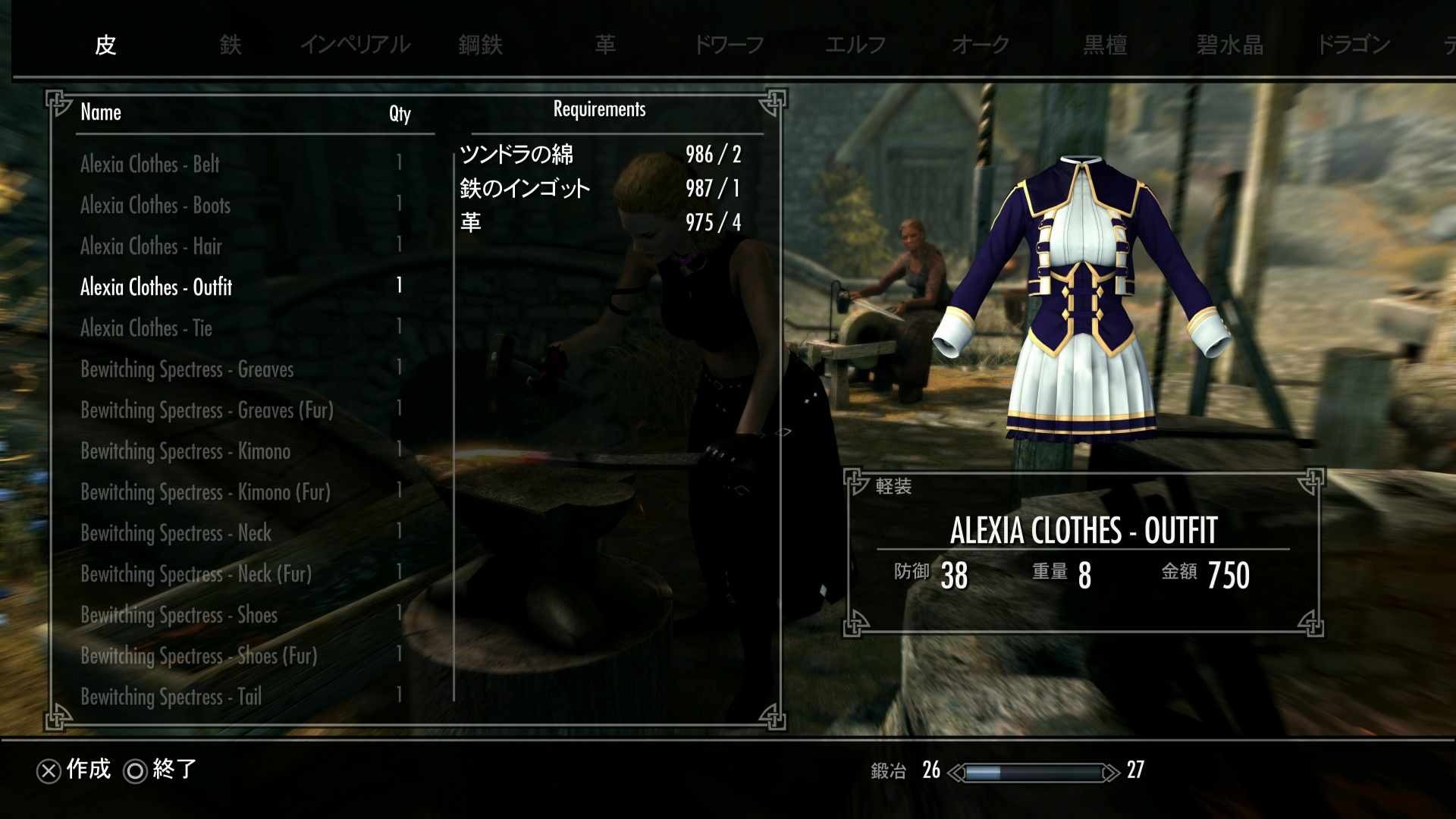The width and height of the screenshot is (1456, 819).
Task: Switch to the 革 (Leather) tab
Action: tap(605, 45)
